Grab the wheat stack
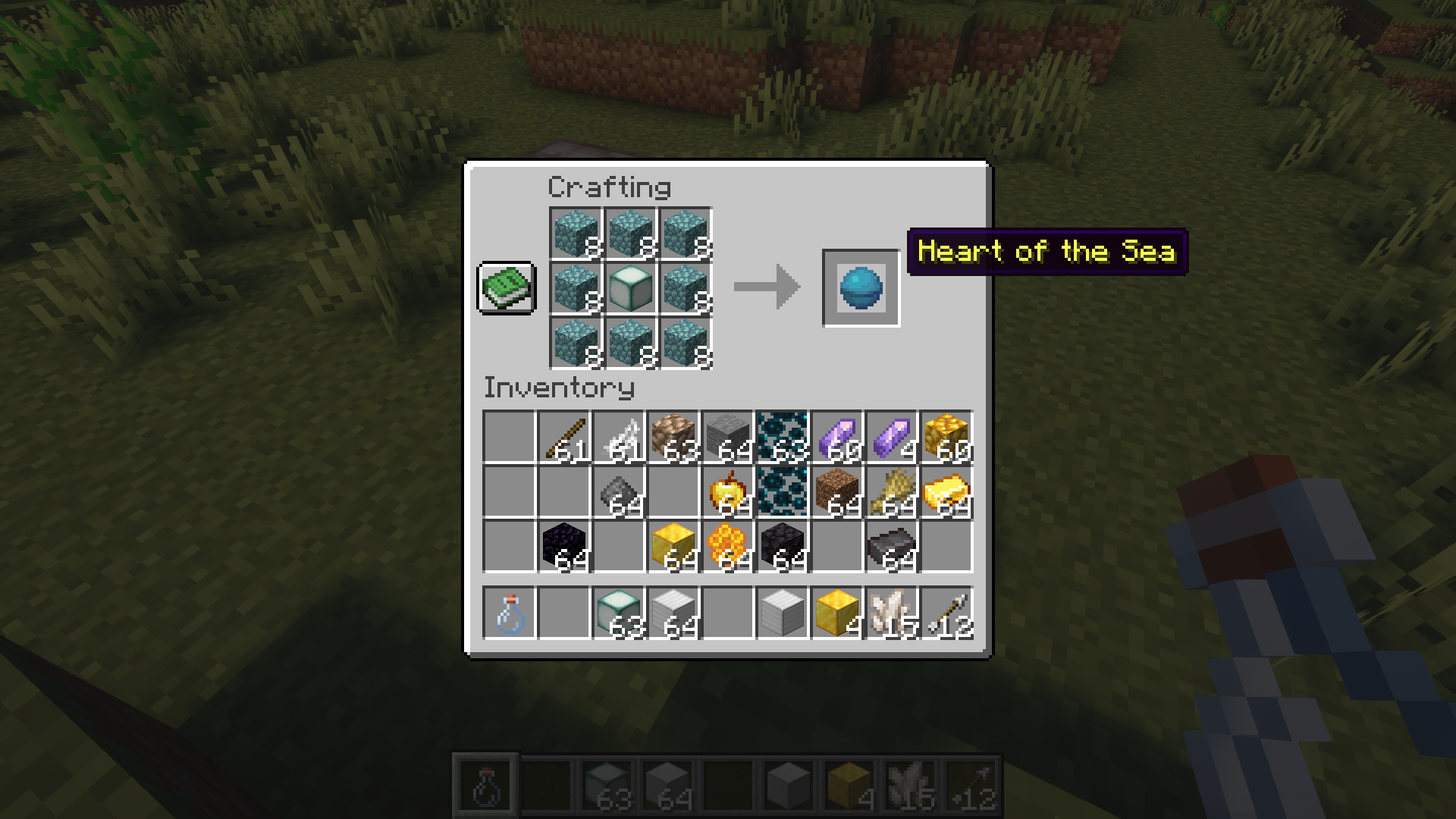 coord(892,492)
